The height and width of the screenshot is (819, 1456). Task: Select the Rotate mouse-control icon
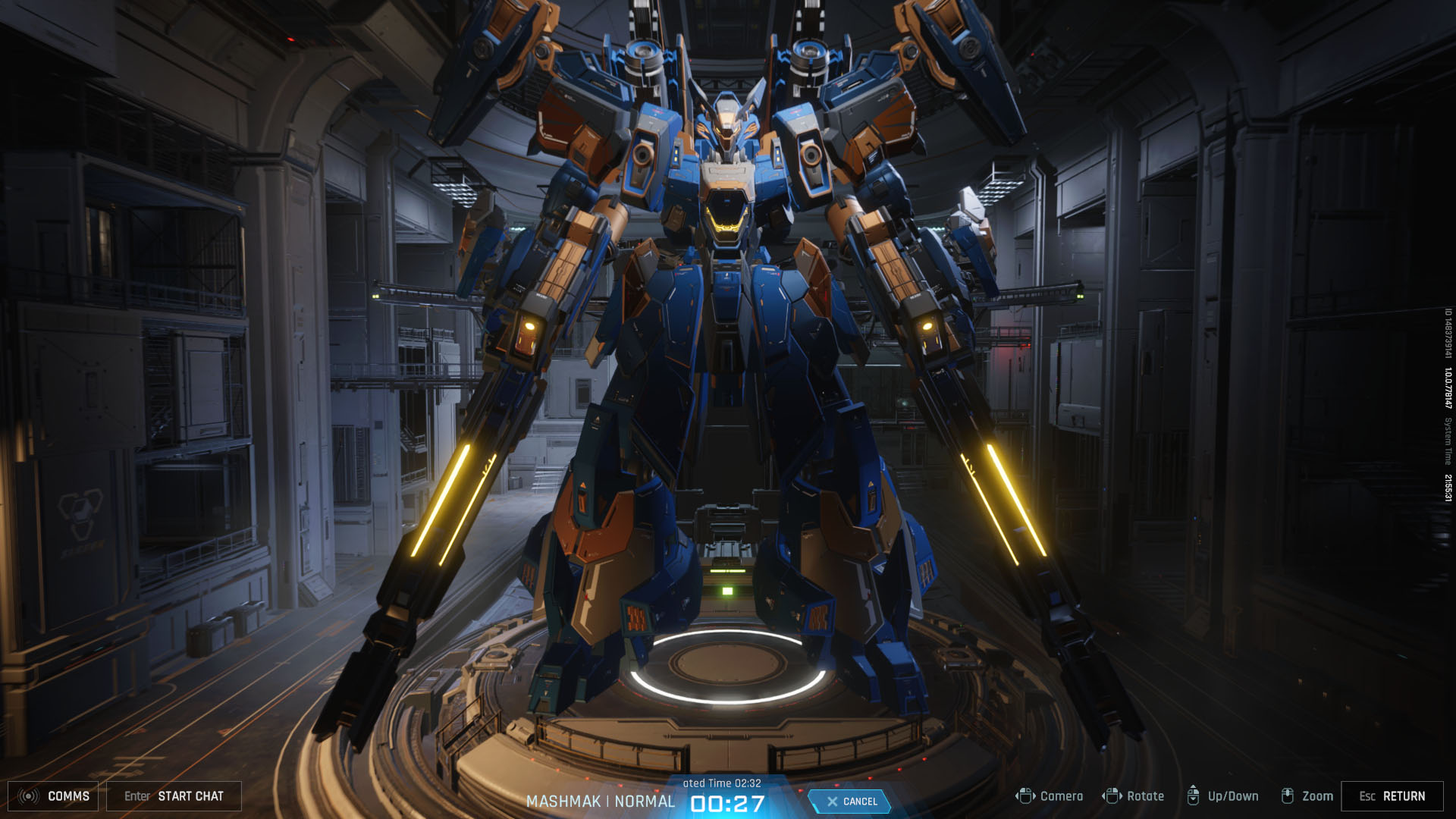coord(1113,795)
